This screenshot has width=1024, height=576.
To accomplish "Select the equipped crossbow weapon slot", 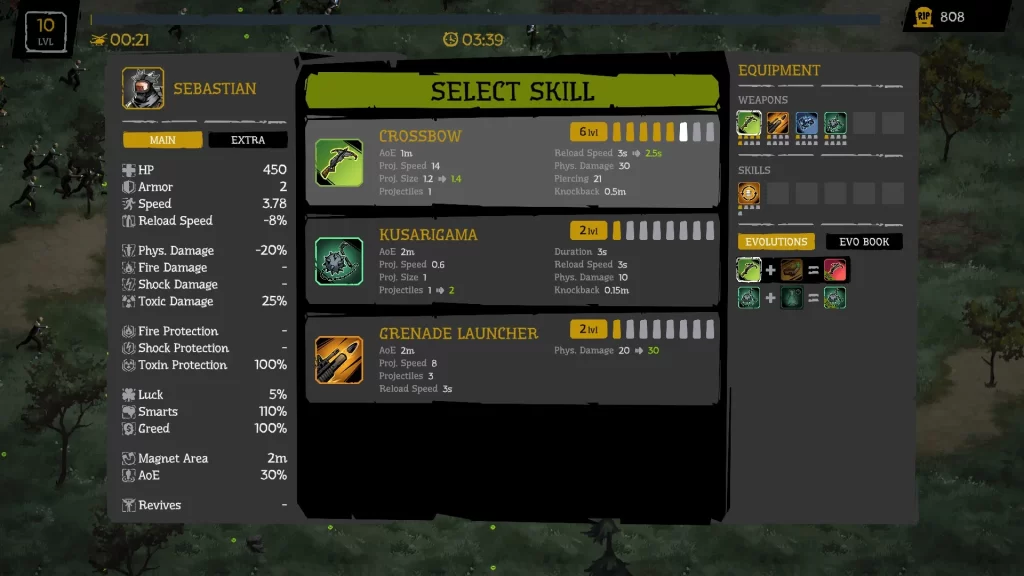I will coord(749,123).
